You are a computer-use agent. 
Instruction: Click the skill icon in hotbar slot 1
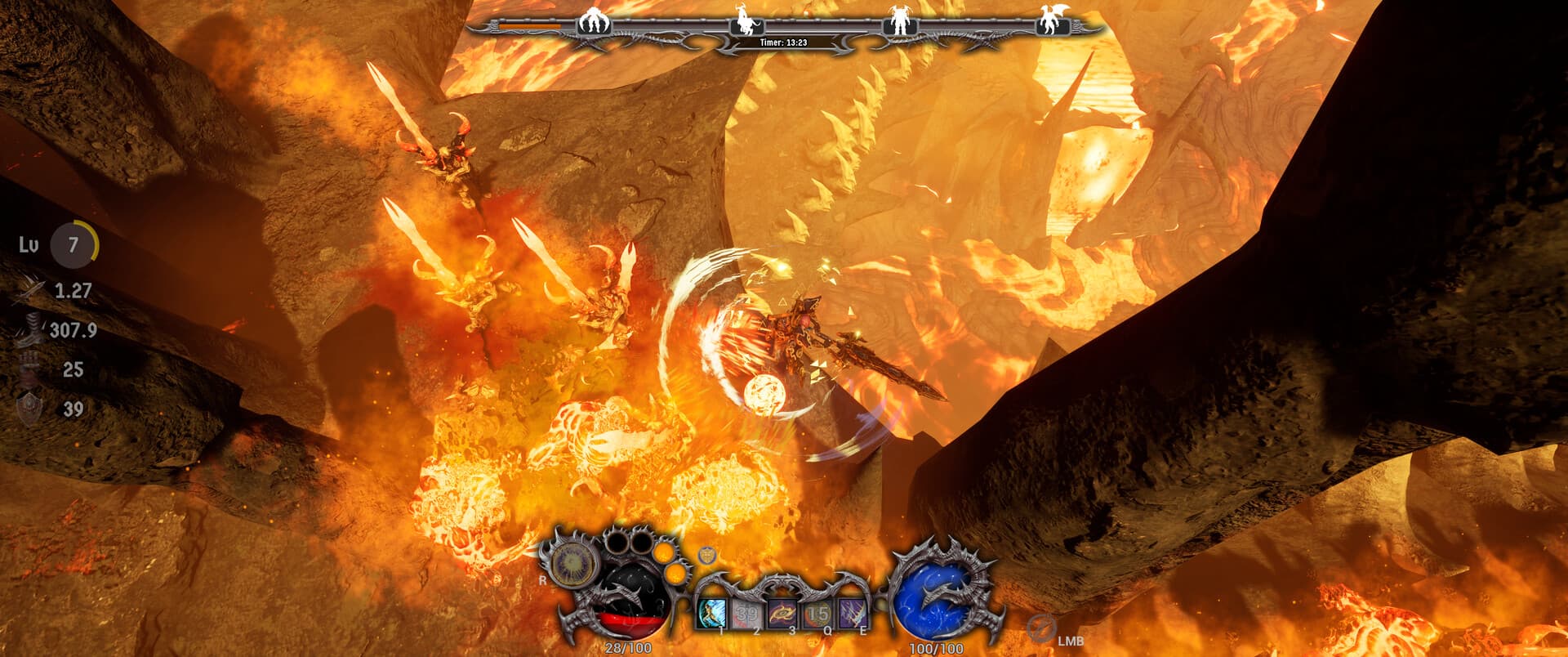pos(712,613)
